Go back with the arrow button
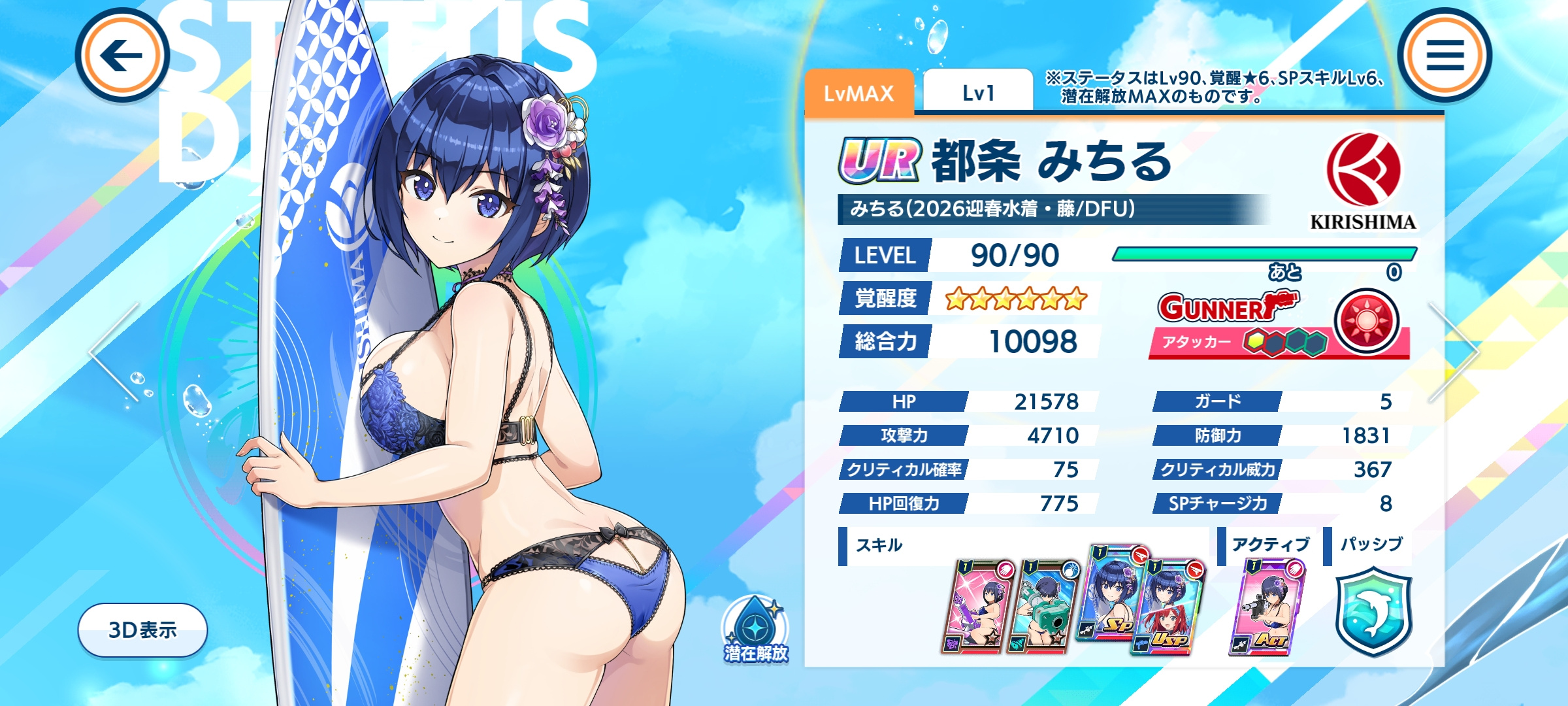1568x706 pixels. click(x=122, y=56)
